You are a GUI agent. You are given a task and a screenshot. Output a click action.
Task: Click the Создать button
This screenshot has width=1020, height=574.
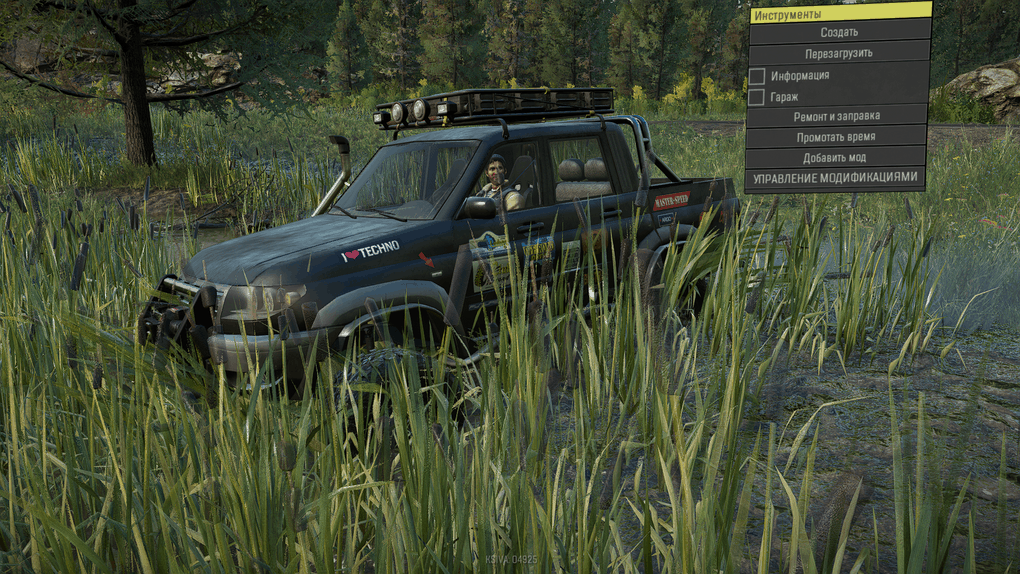pyautogui.click(x=839, y=32)
